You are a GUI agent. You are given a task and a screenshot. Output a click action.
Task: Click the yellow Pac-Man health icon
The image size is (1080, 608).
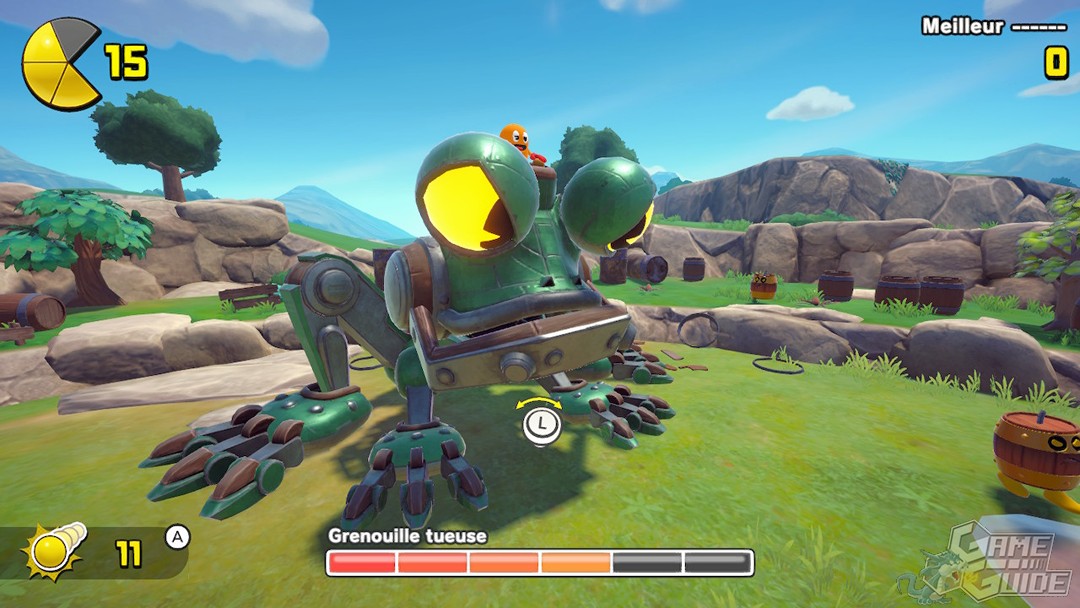pyautogui.click(x=61, y=64)
